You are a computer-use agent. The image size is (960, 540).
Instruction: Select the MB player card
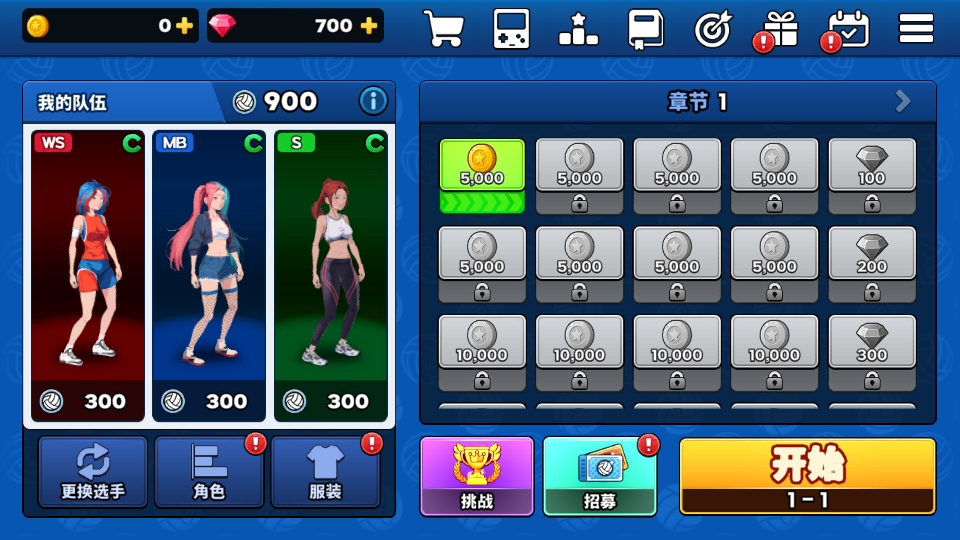coord(209,275)
